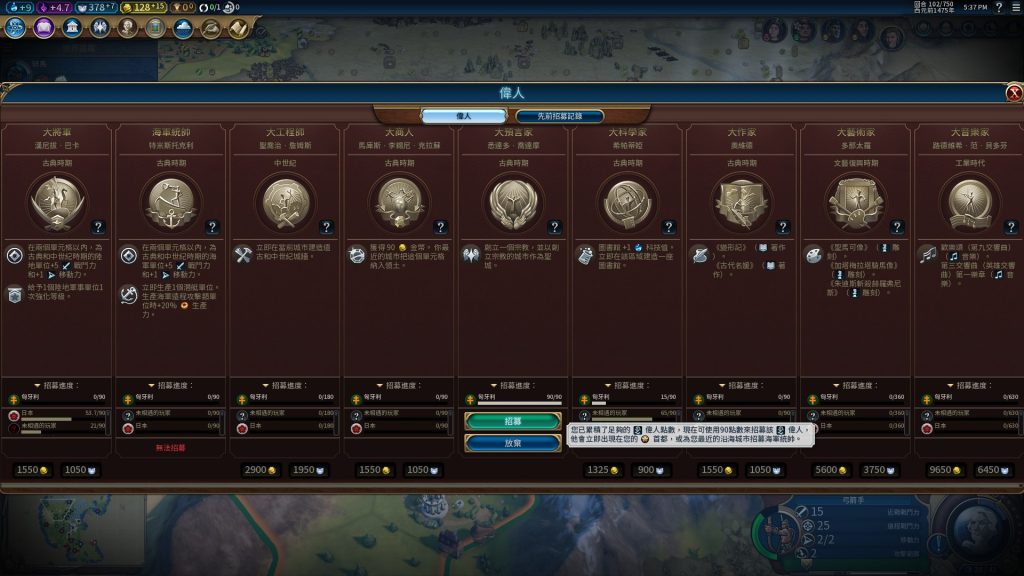1024x576 pixels.
Task: Open the question mark beside the 大預言家 portrait
Action: pyautogui.click(x=554, y=227)
